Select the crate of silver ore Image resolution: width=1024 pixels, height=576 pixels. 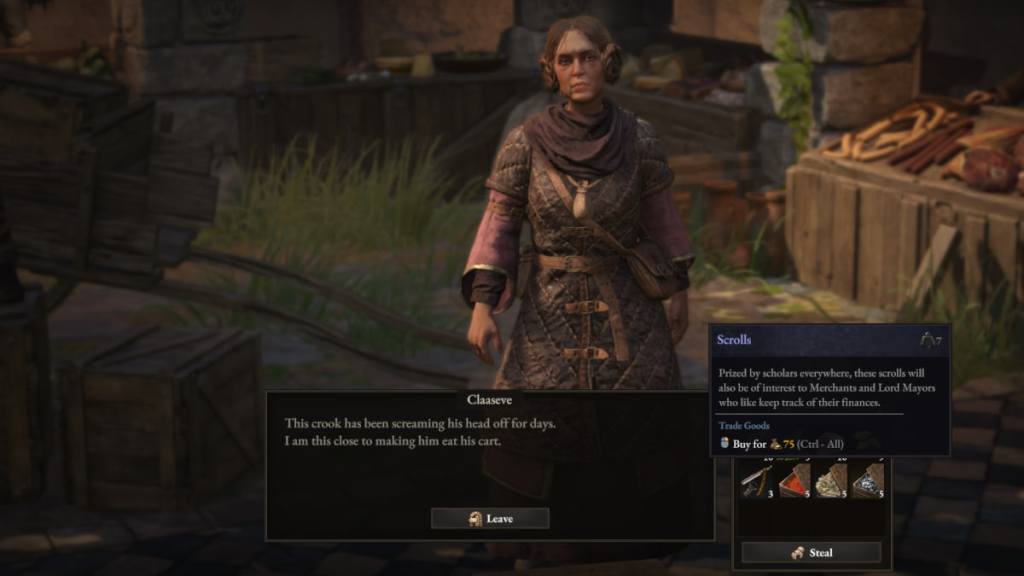coord(868,481)
